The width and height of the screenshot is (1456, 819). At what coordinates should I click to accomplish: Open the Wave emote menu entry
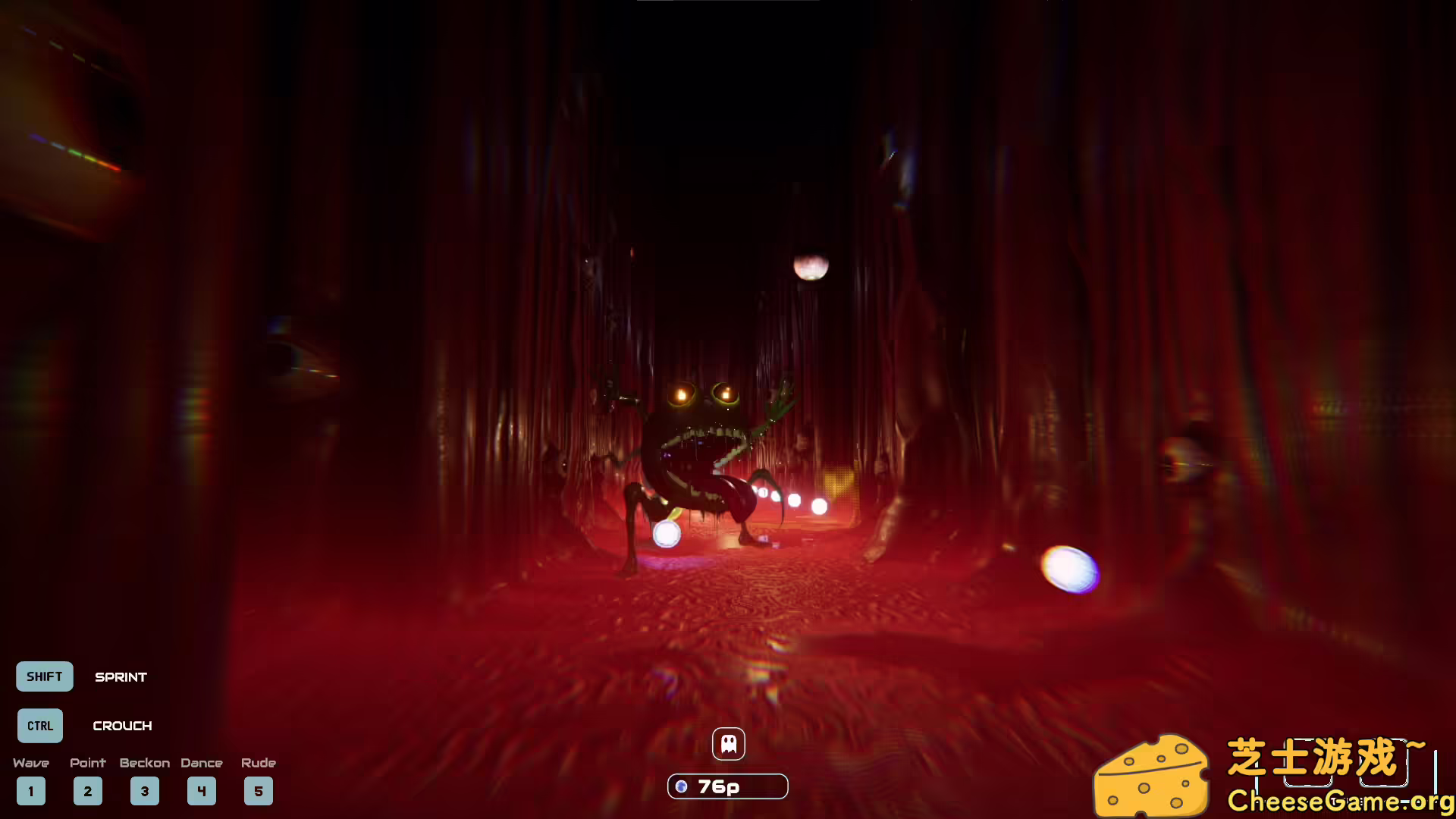point(31,763)
